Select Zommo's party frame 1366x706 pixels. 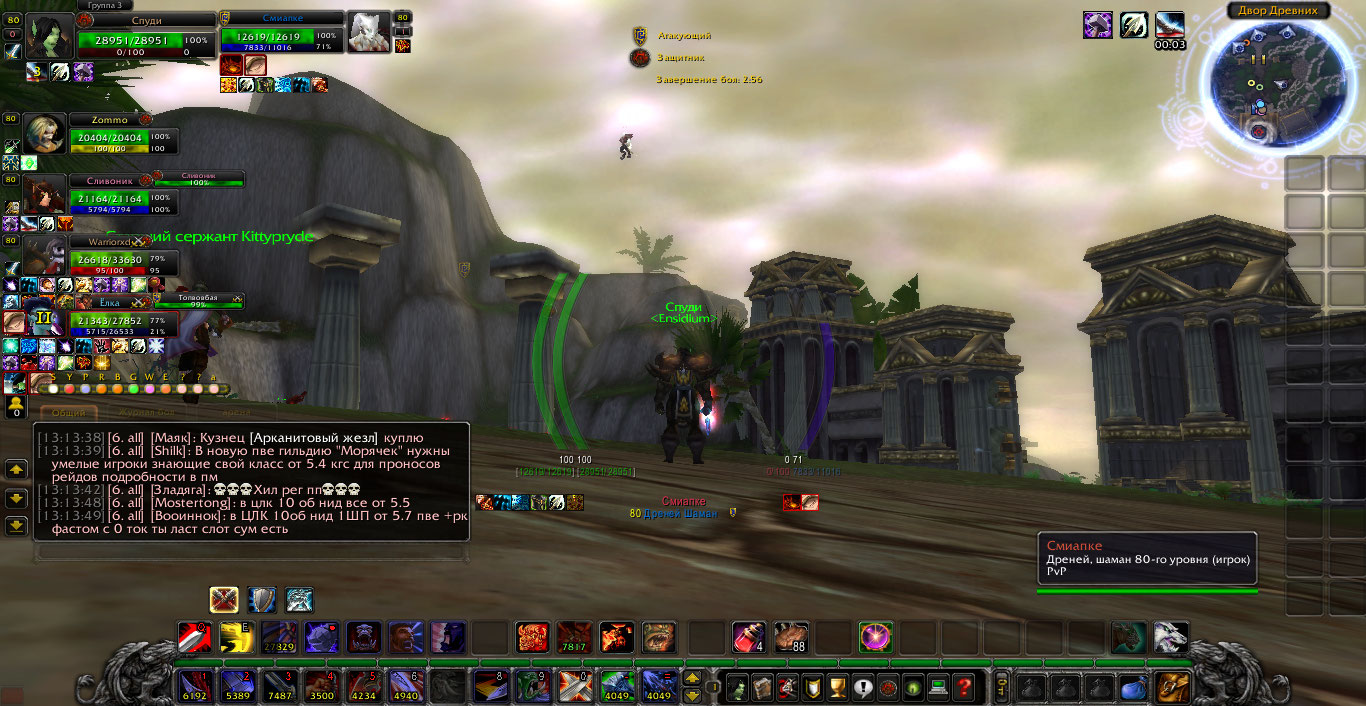point(122,137)
